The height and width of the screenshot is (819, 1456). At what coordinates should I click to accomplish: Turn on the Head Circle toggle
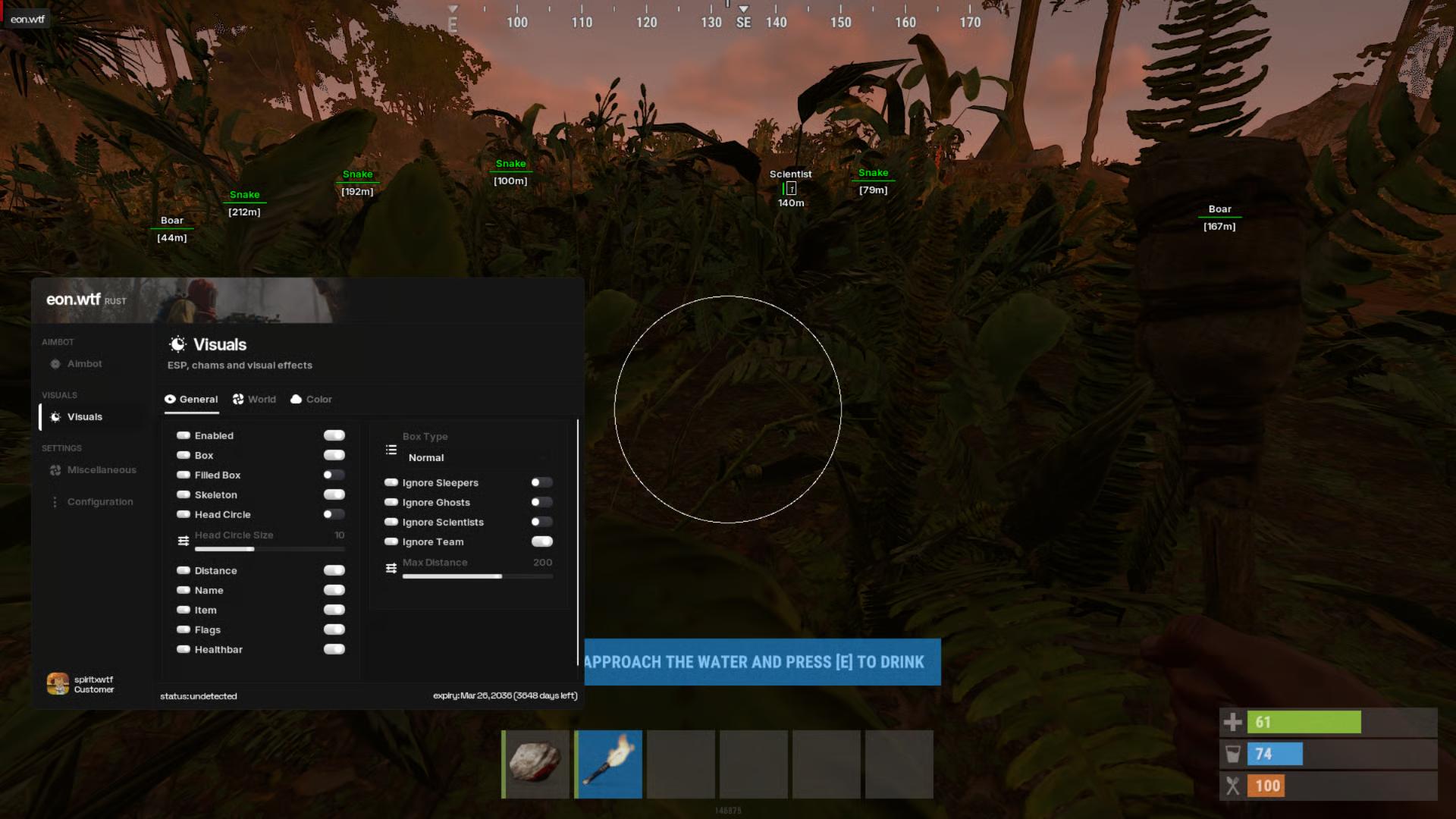pyautogui.click(x=334, y=515)
